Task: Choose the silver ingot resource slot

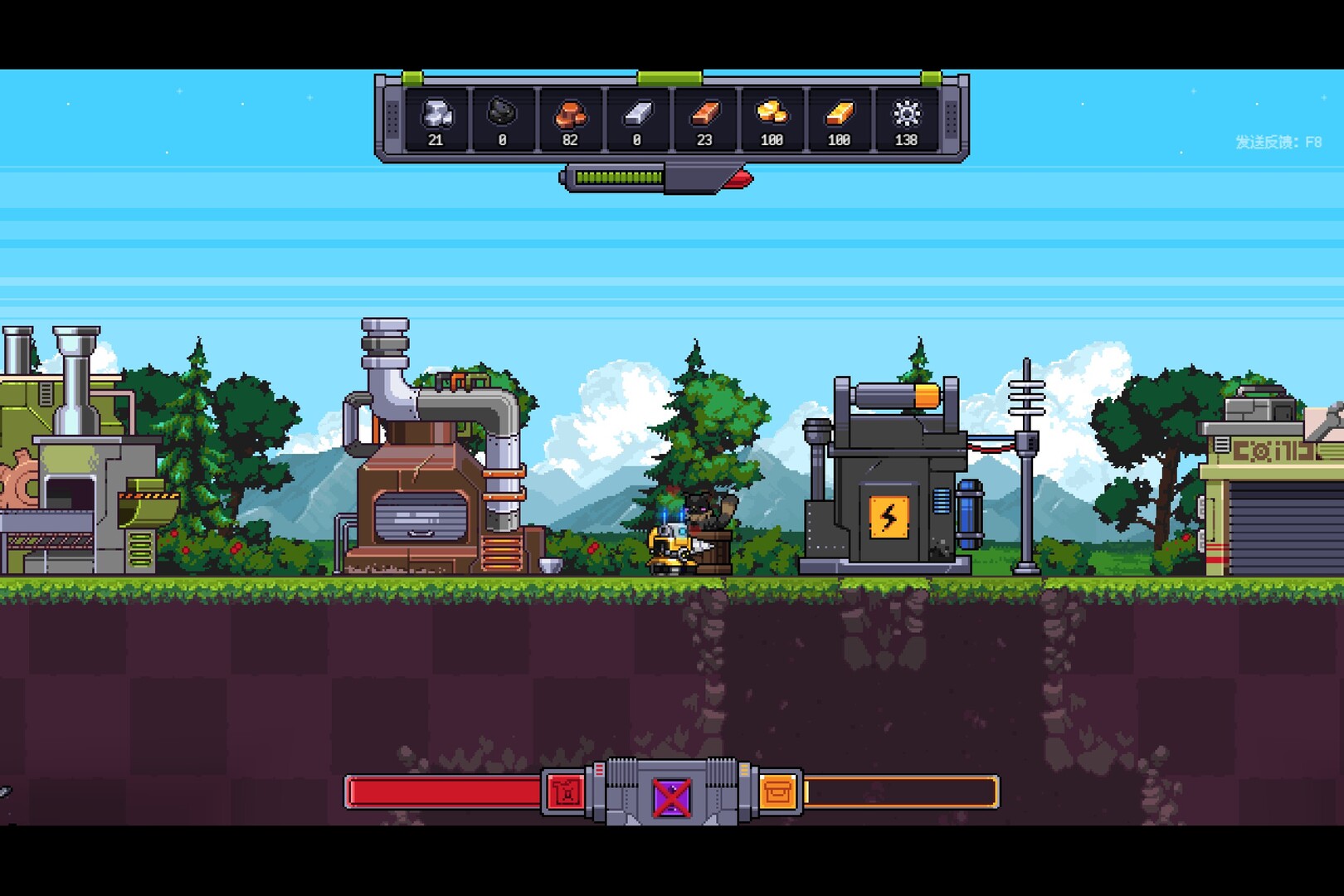Action: point(637,119)
